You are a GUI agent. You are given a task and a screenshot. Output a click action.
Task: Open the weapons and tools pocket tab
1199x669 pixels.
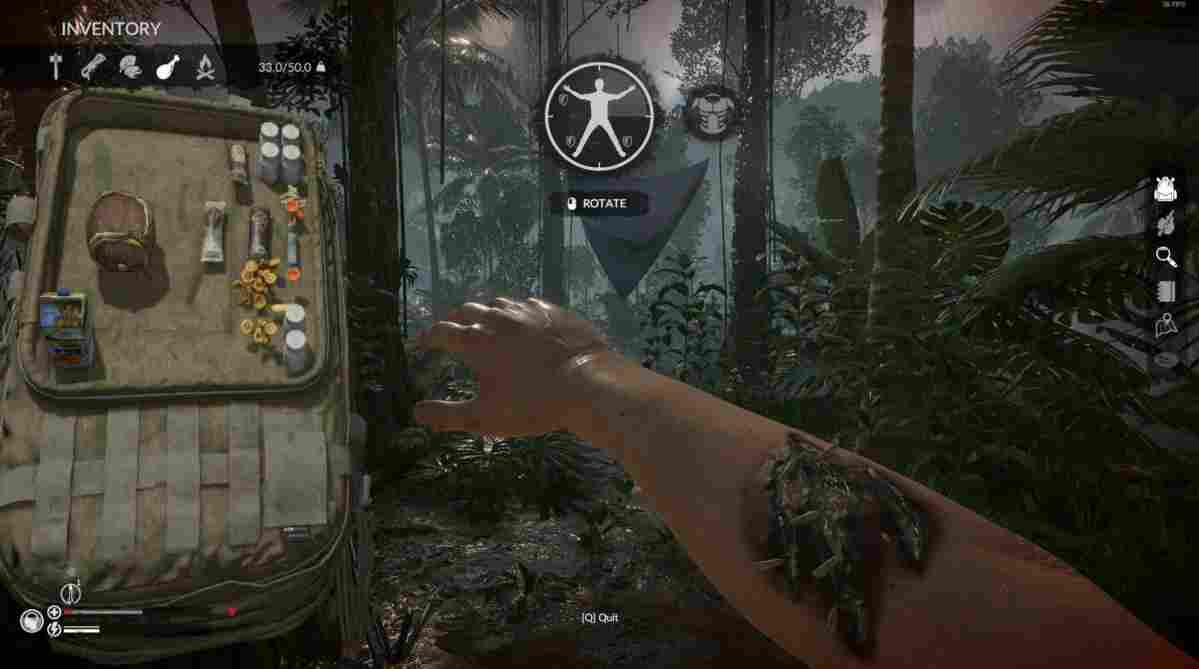point(56,67)
